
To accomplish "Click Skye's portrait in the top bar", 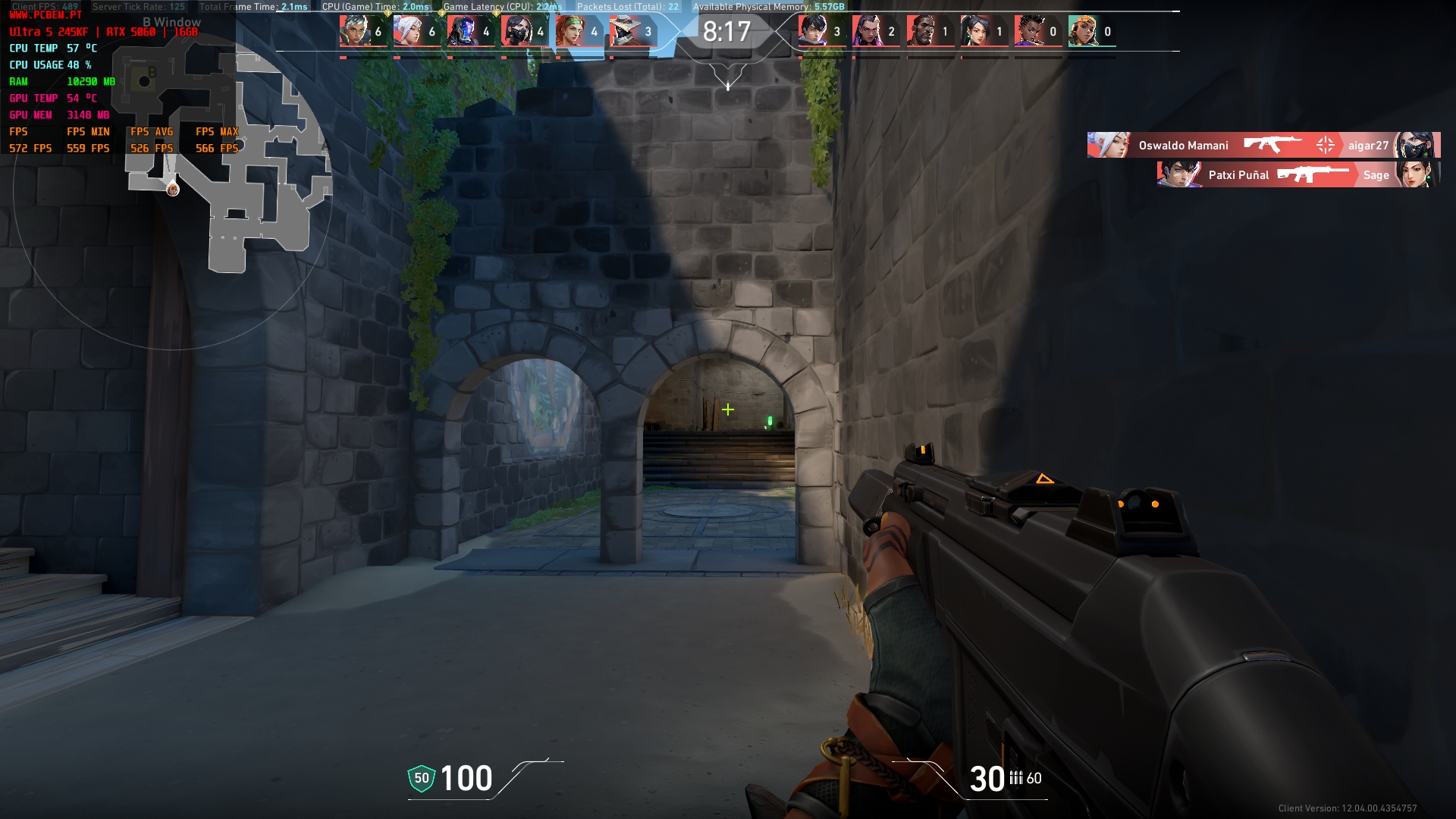I will [570, 31].
